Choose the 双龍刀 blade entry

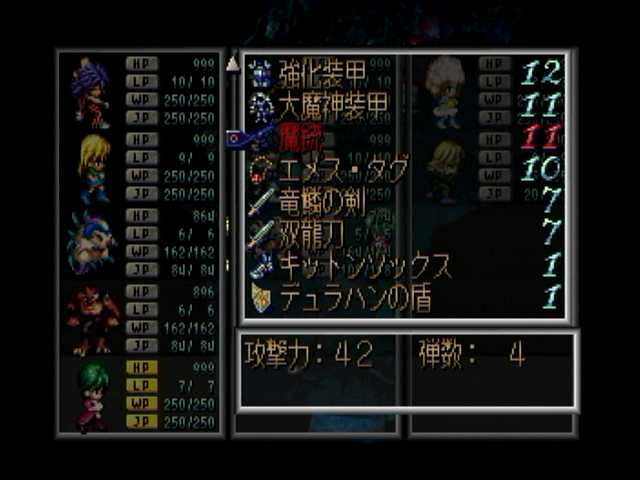coord(300,233)
